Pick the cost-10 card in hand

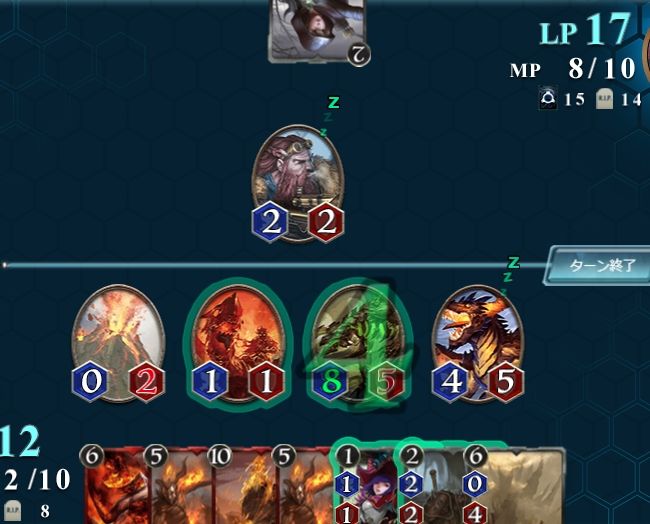[241, 488]
